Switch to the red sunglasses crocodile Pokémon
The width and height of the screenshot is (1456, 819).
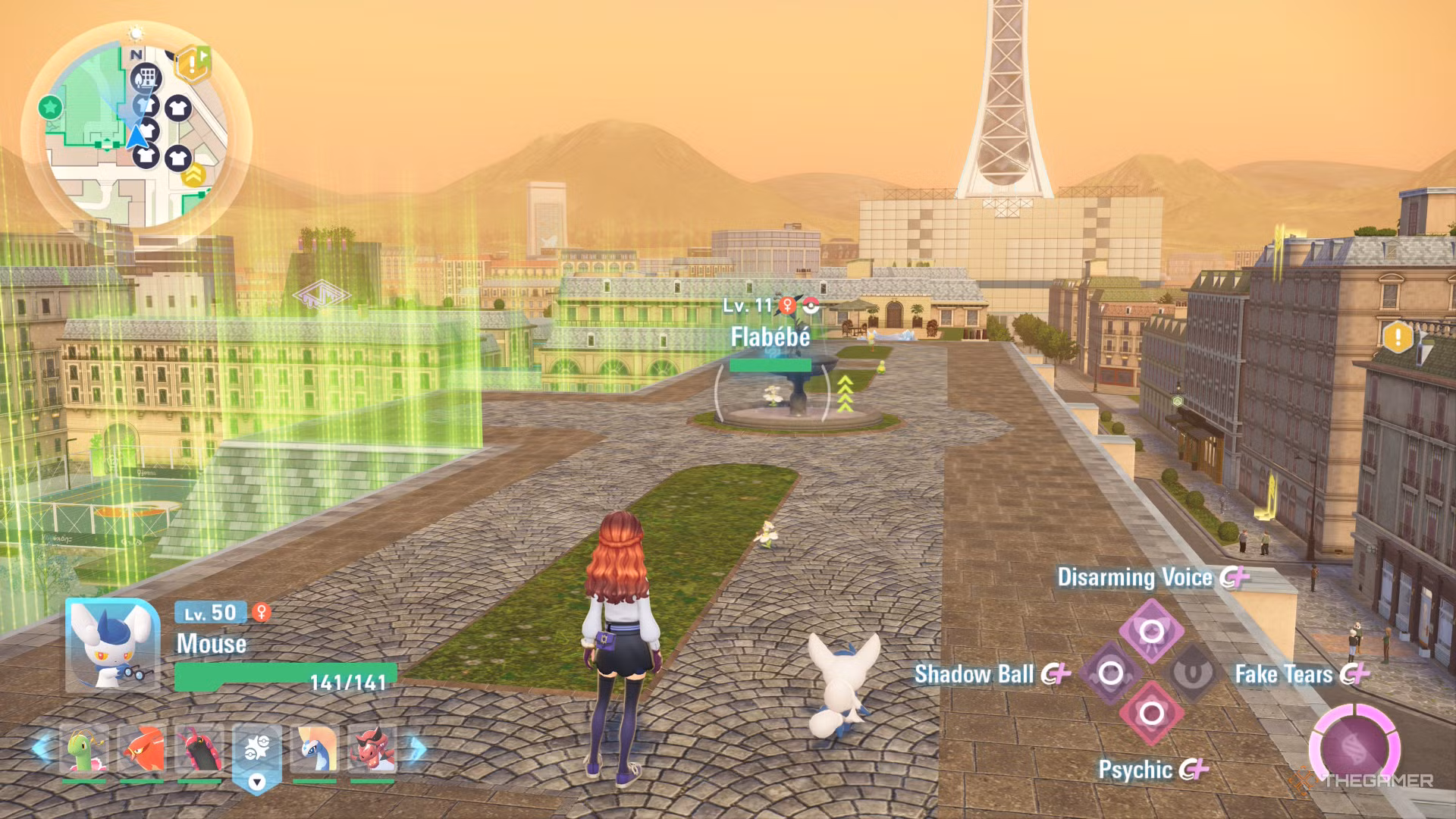pos(372,749)
